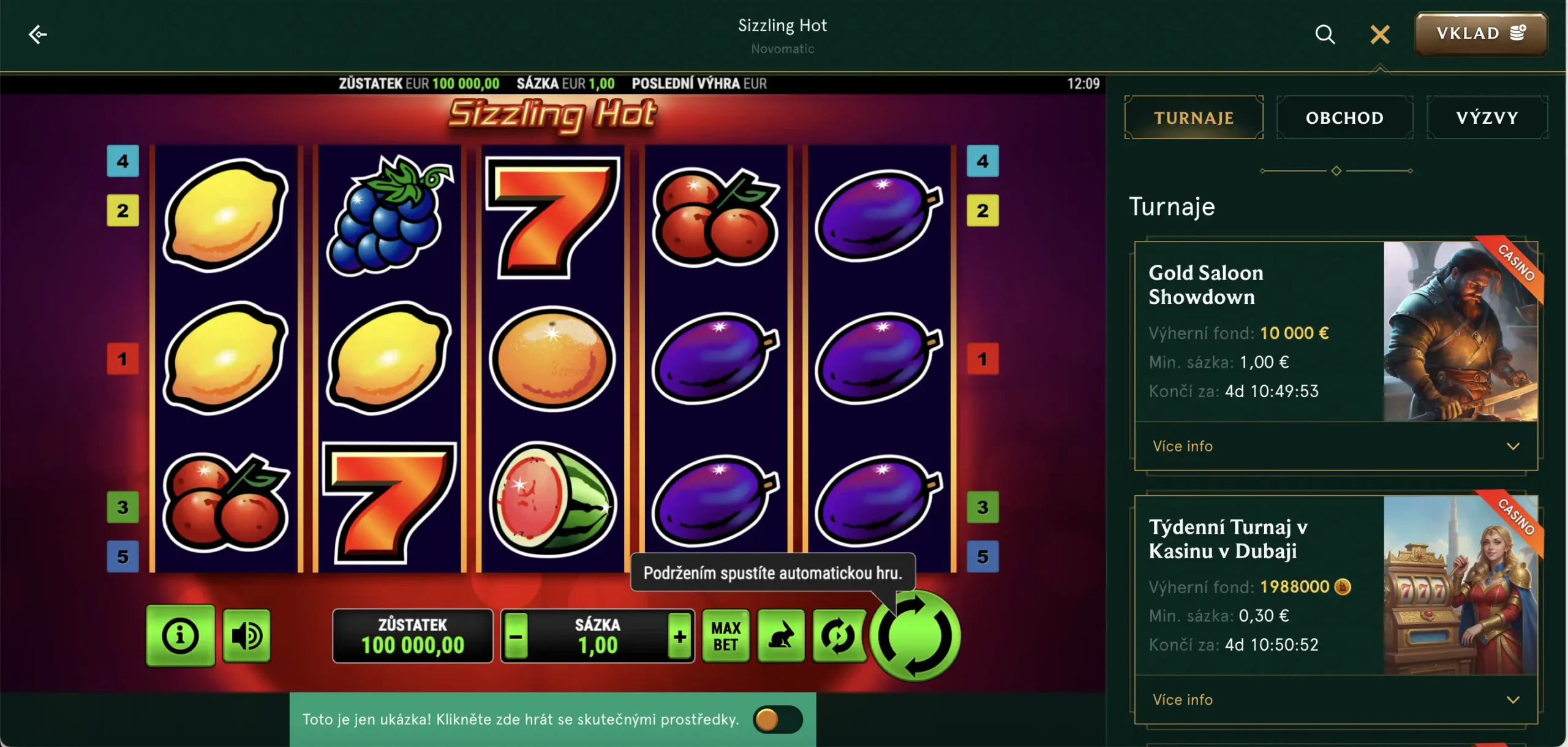Activate the rabbit fast-spin button
Image resolution: width=1568 pixels, height=747 pixels.
click(x=781, y=636)
